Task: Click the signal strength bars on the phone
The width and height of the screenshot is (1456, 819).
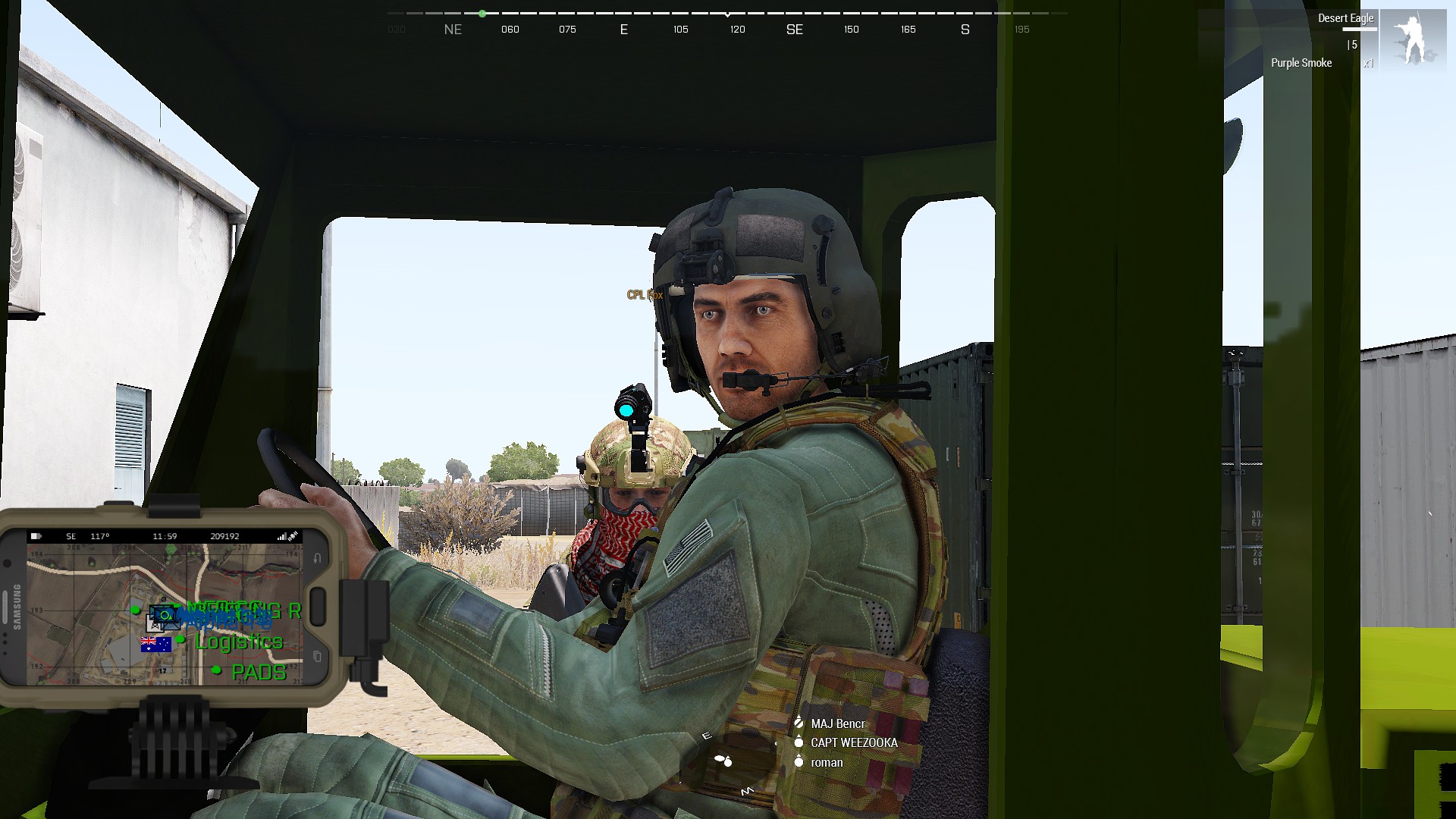Action: coord(282,535)
